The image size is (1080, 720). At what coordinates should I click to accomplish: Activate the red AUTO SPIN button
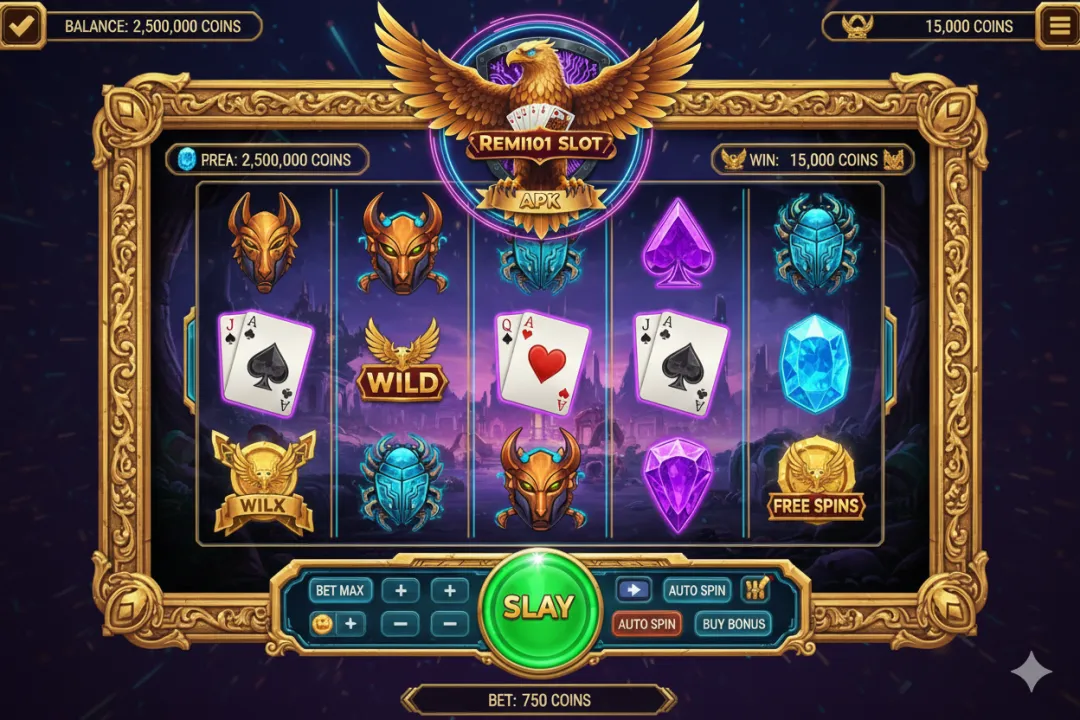(647, 624)
